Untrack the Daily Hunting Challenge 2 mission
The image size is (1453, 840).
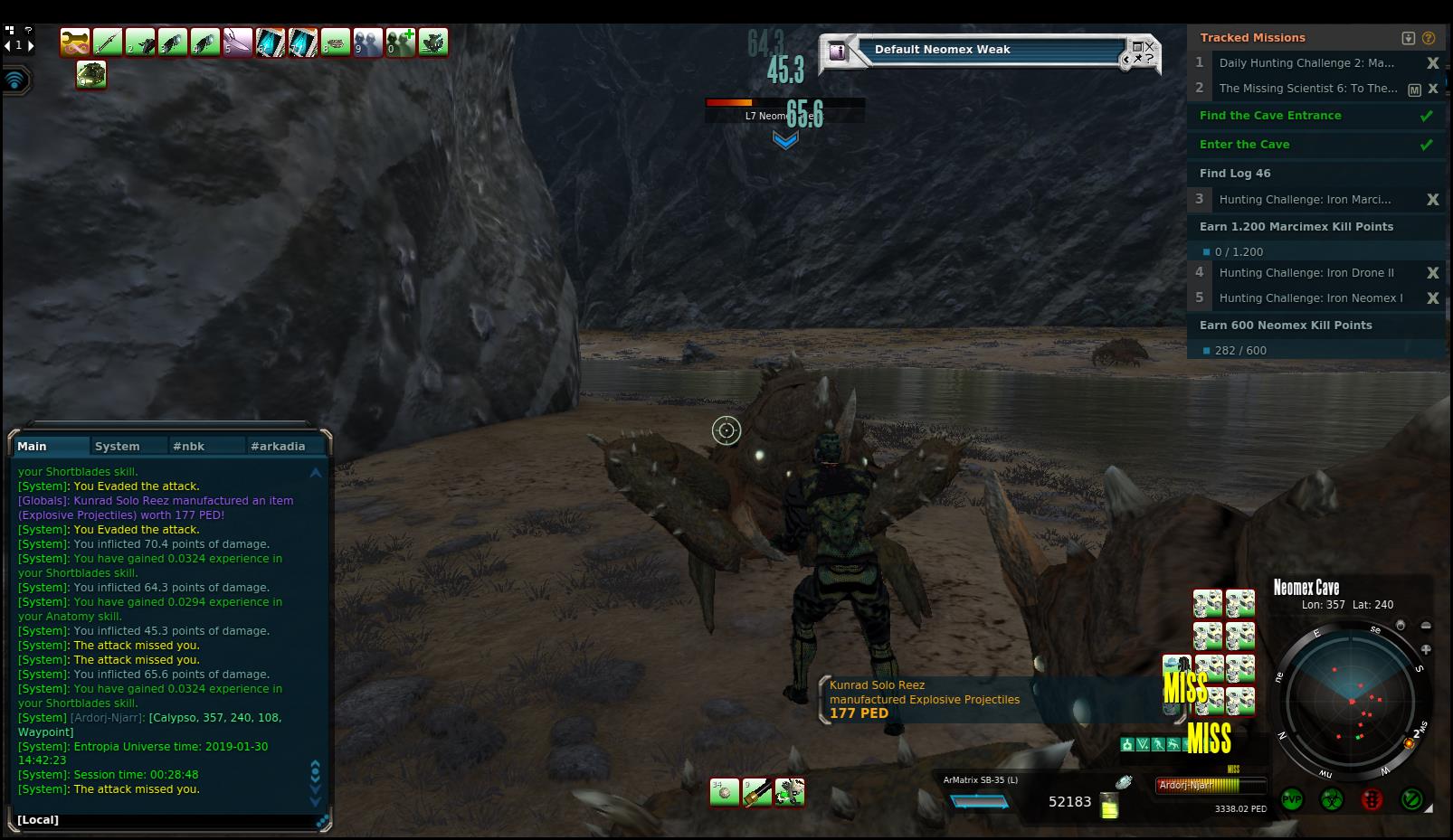point(1432,63)
